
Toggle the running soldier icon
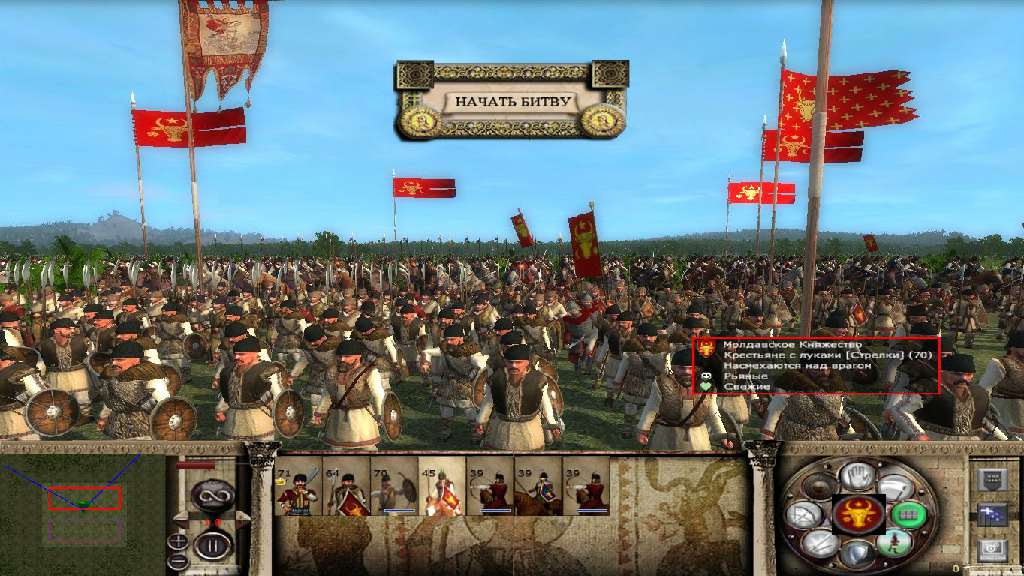[x=895, y=542]
